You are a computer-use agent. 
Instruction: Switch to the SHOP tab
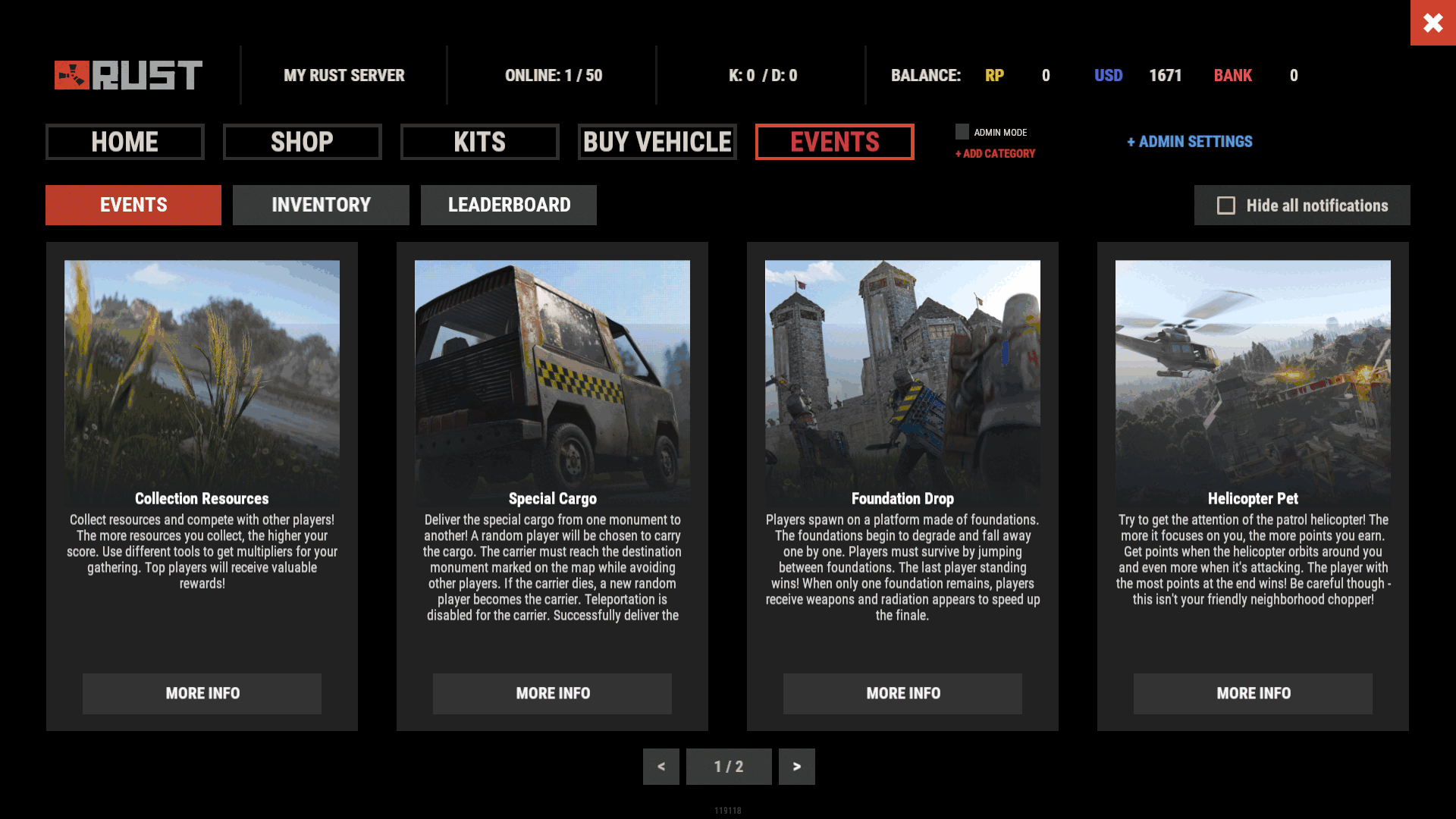coord(302,142)
